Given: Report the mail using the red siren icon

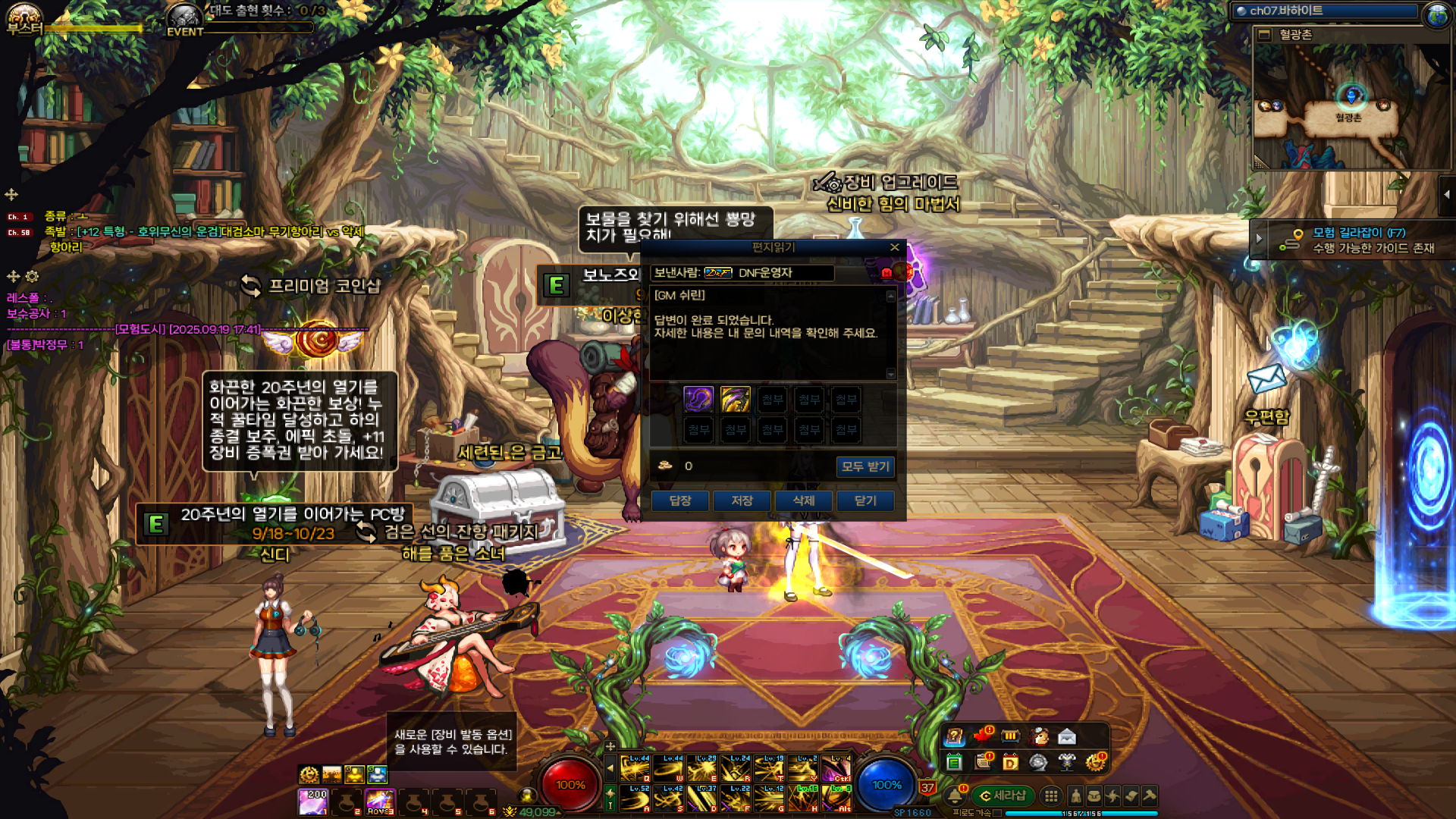Looking at the screenshot, I should tap(886, 273).
